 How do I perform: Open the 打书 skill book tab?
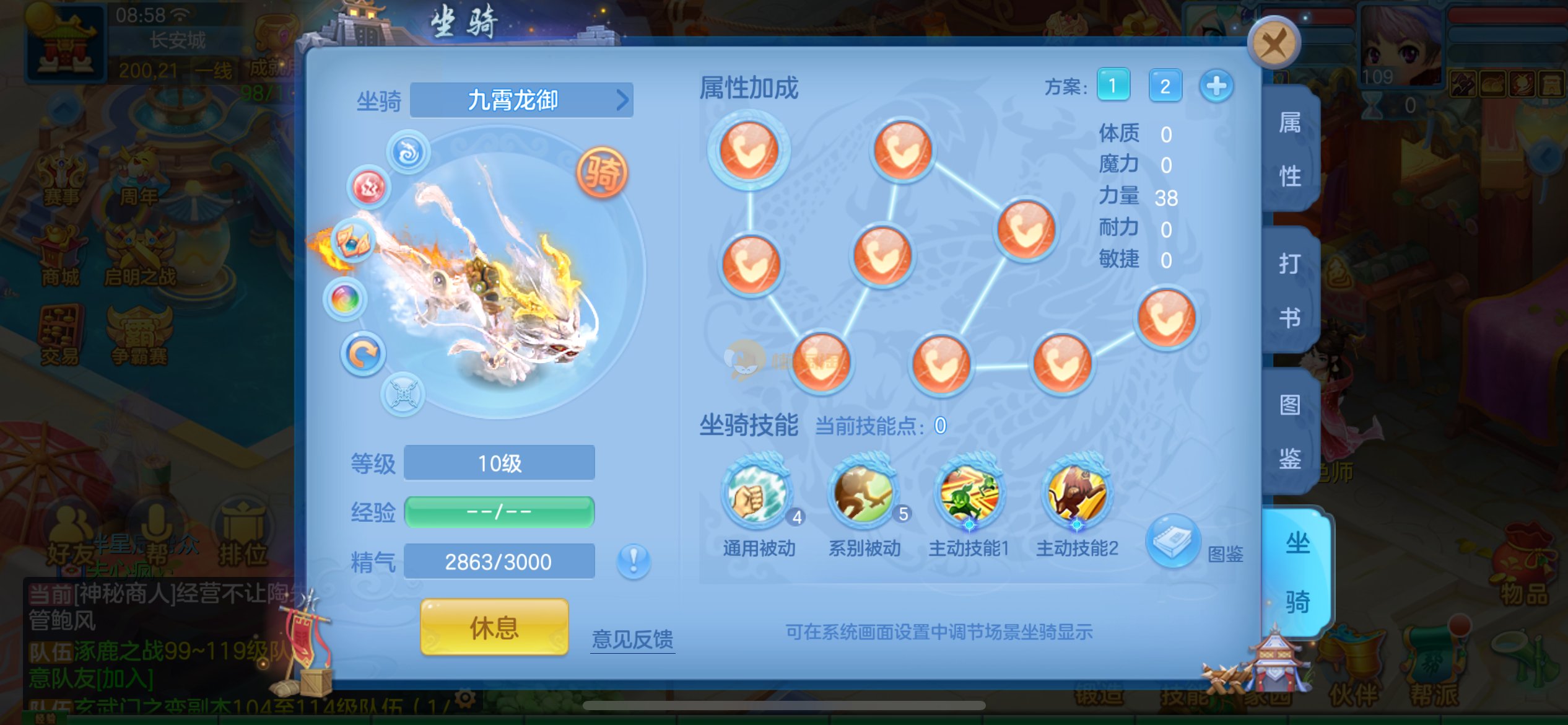(1290, 290)
